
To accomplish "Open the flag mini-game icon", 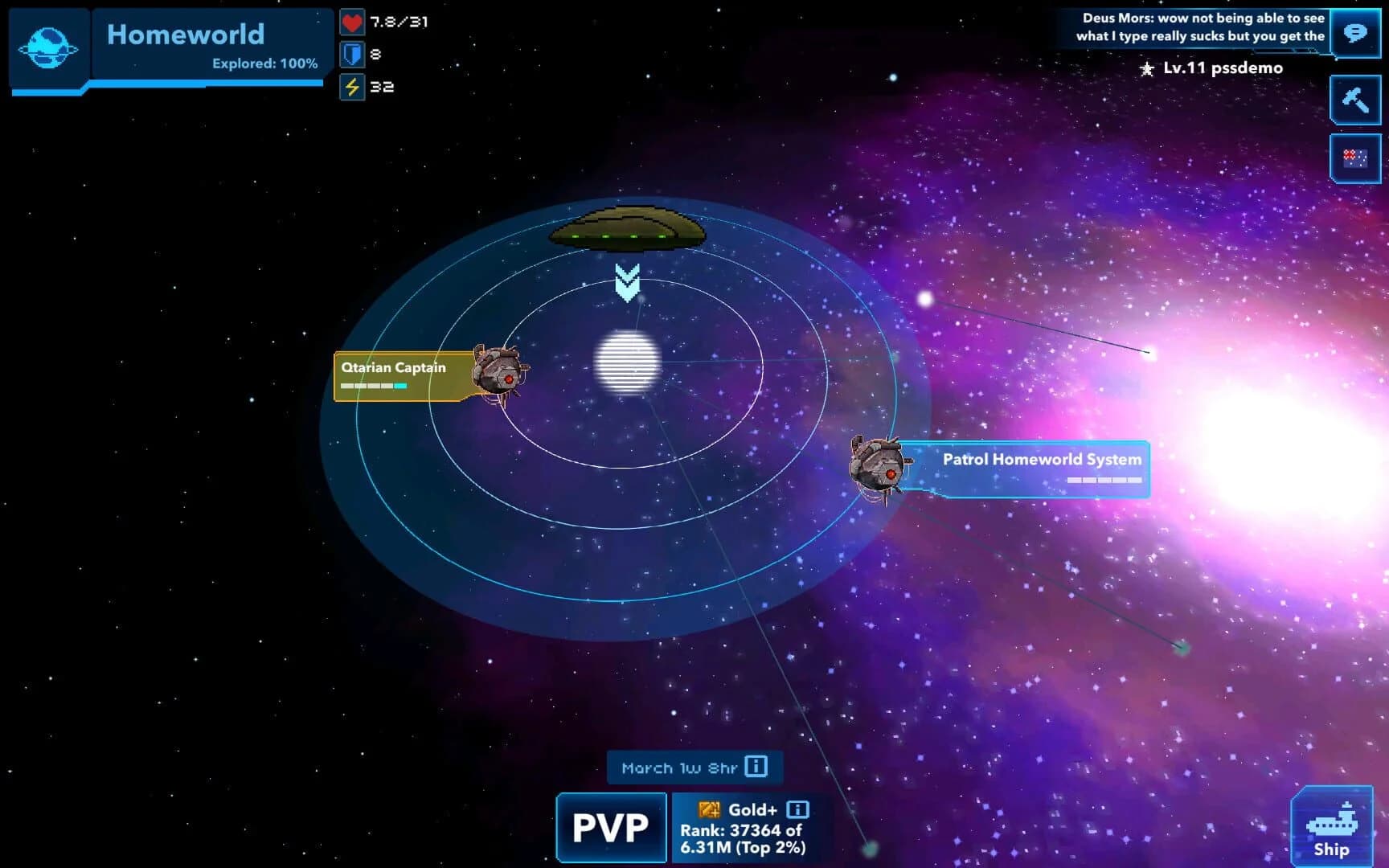I will pyautogui.click(x=1355, y=158).
